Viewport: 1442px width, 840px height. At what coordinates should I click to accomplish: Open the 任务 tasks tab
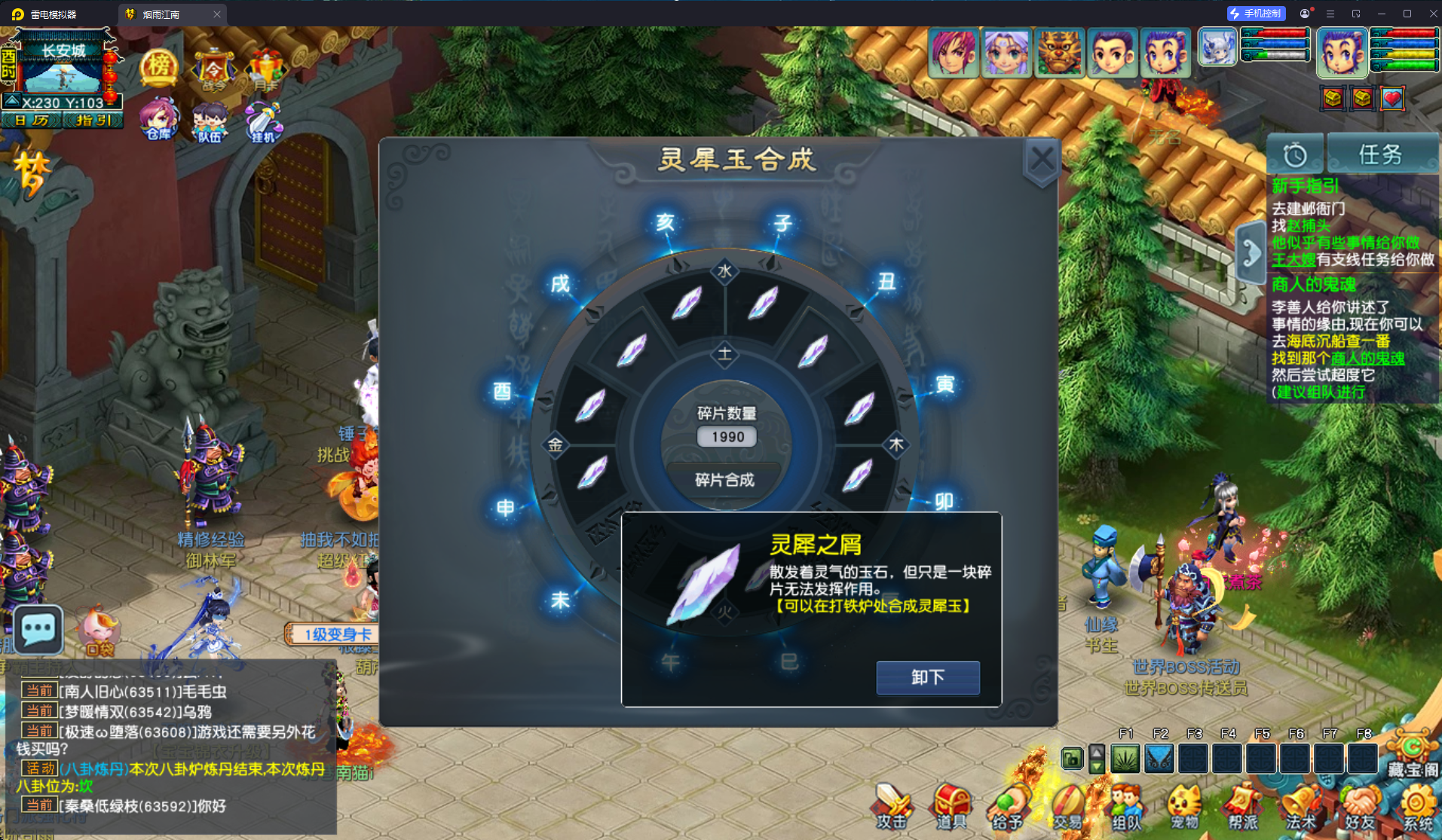(1383, 154)
